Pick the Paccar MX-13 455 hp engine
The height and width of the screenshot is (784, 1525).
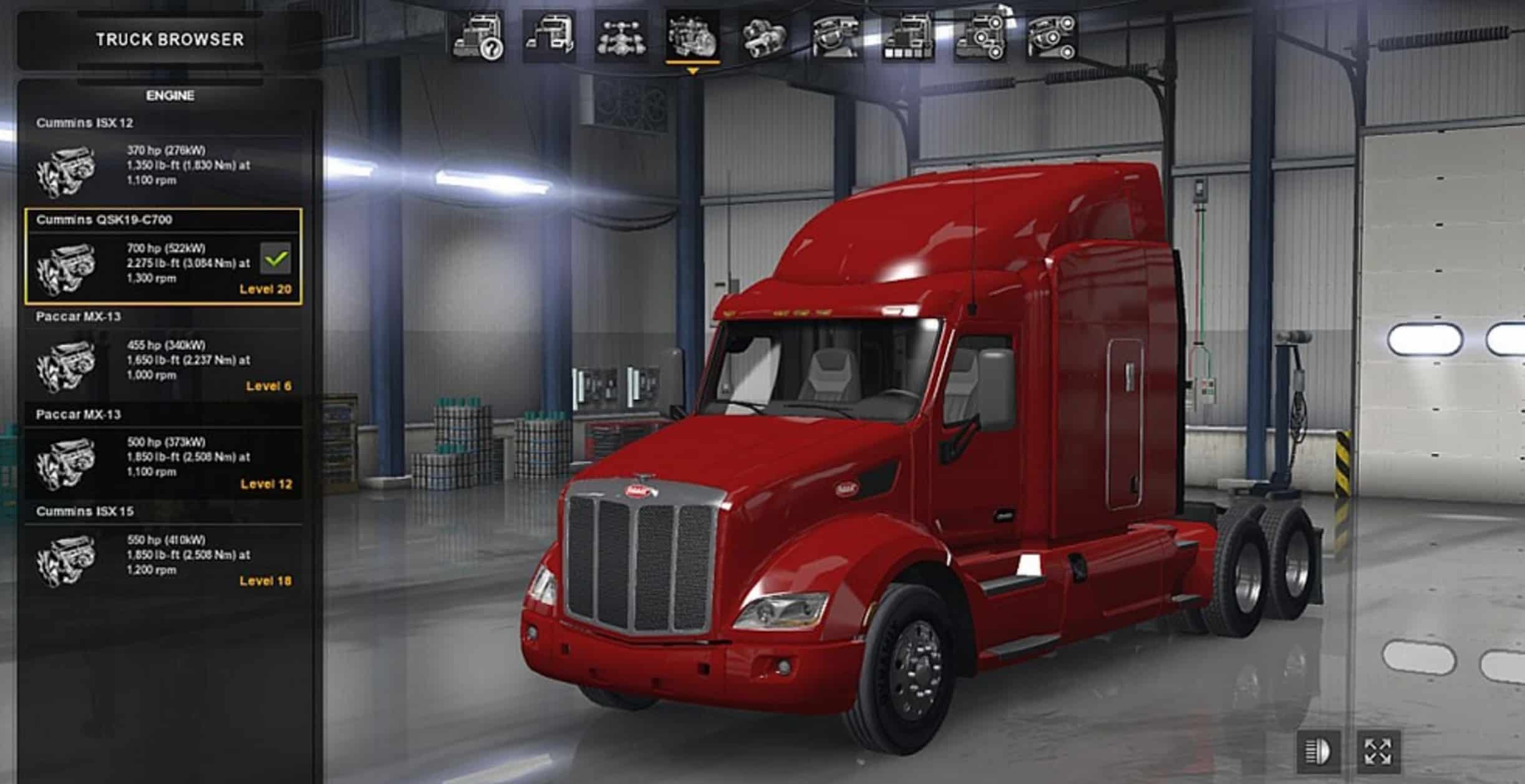click(163, 361)
